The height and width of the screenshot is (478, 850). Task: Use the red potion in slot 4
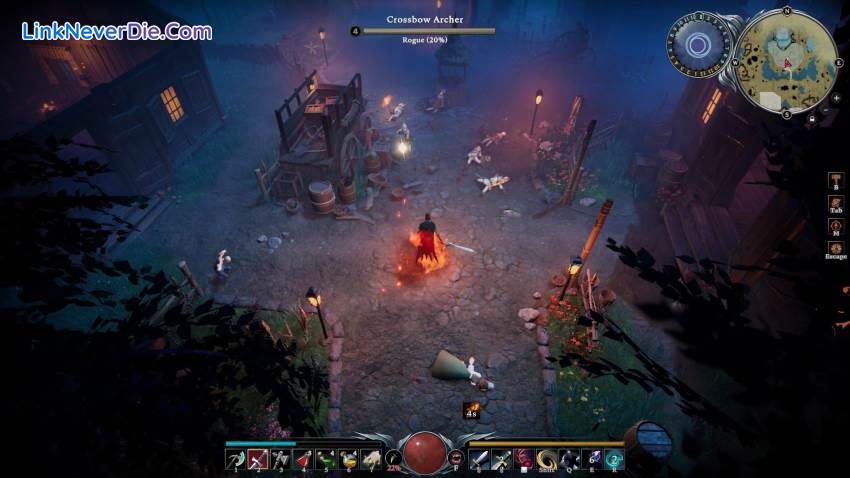pos(303,459)
